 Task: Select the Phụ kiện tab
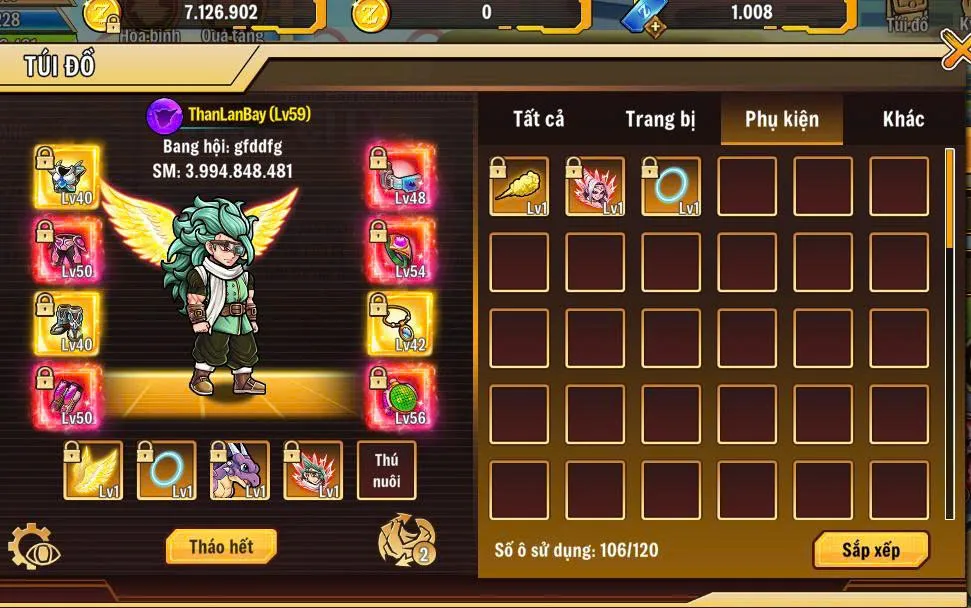782,120
